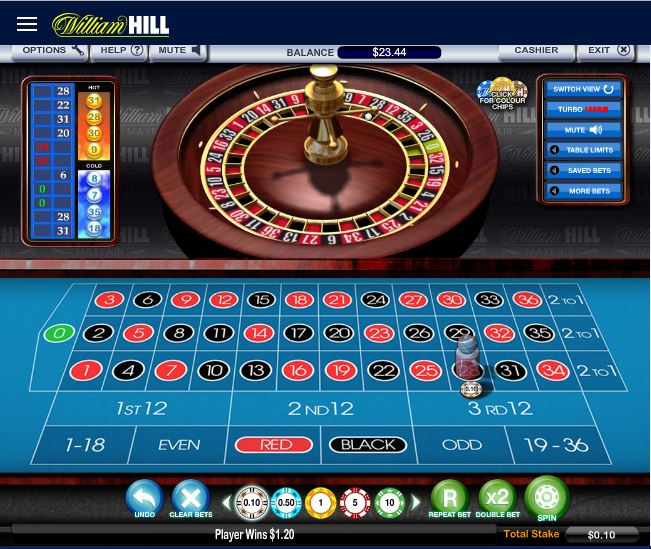Double the current bet
The image size is (651, 549).
point(497,497)
